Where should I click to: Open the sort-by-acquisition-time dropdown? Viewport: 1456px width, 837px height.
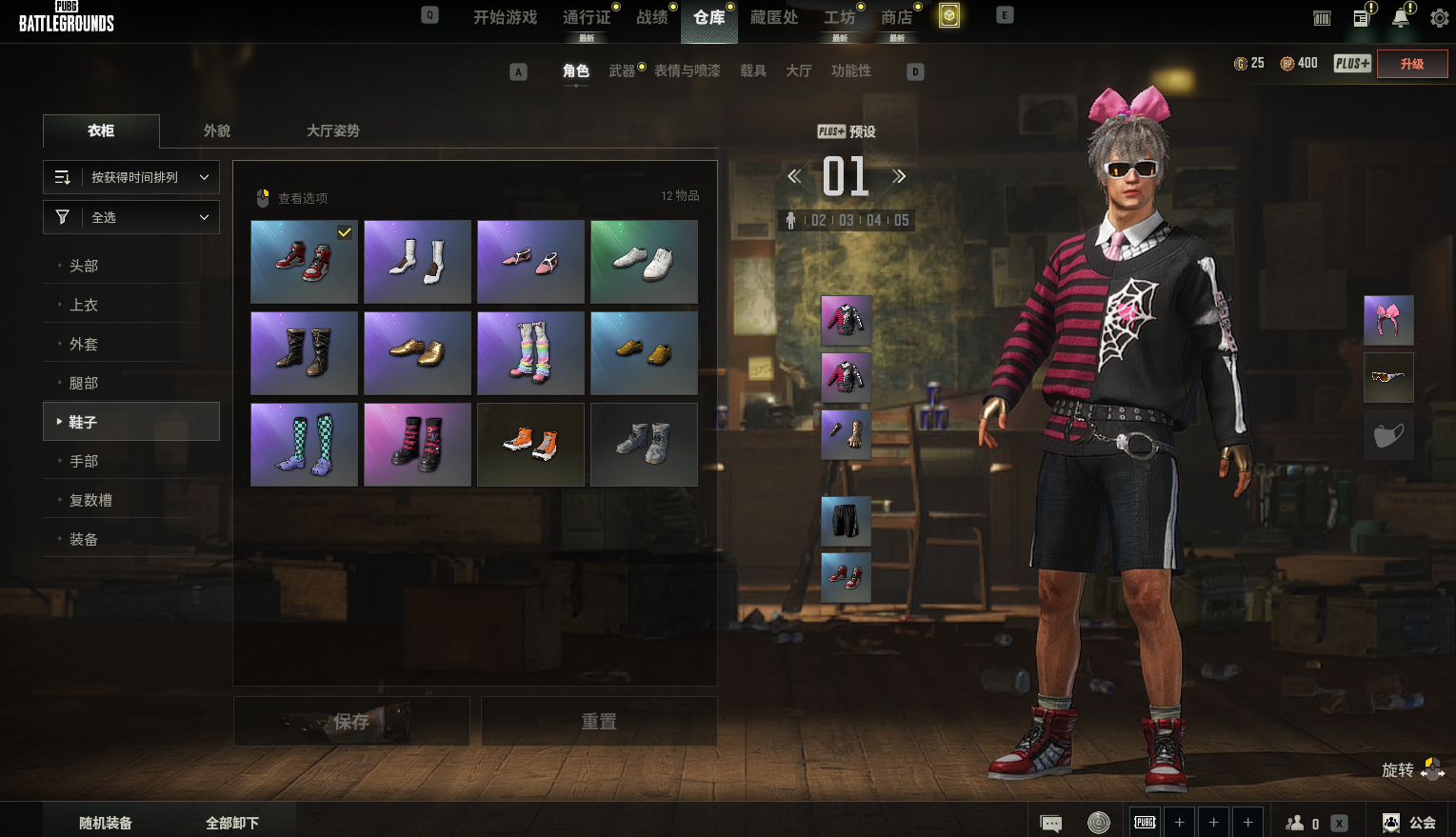click(131, 177)
